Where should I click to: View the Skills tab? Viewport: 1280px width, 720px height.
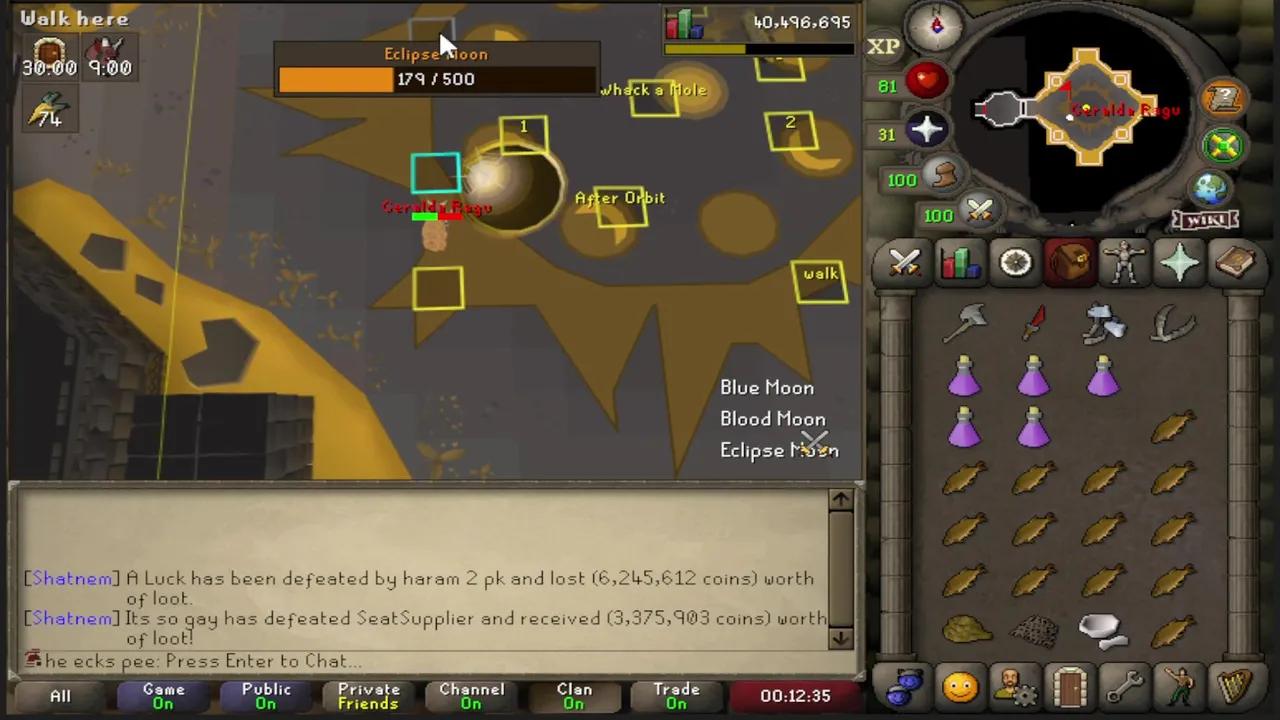point(959,262)
